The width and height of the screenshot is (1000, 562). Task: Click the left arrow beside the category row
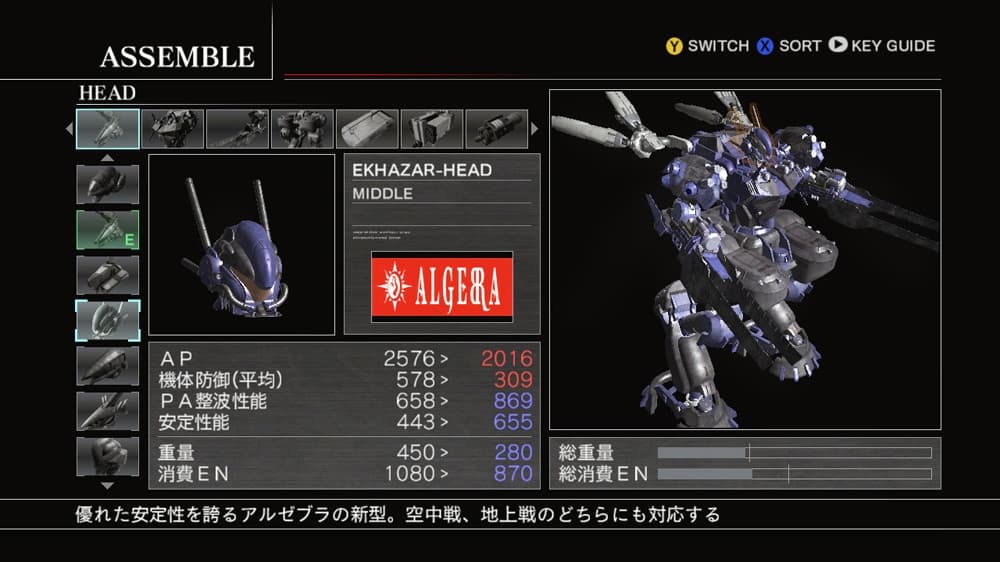69,129
